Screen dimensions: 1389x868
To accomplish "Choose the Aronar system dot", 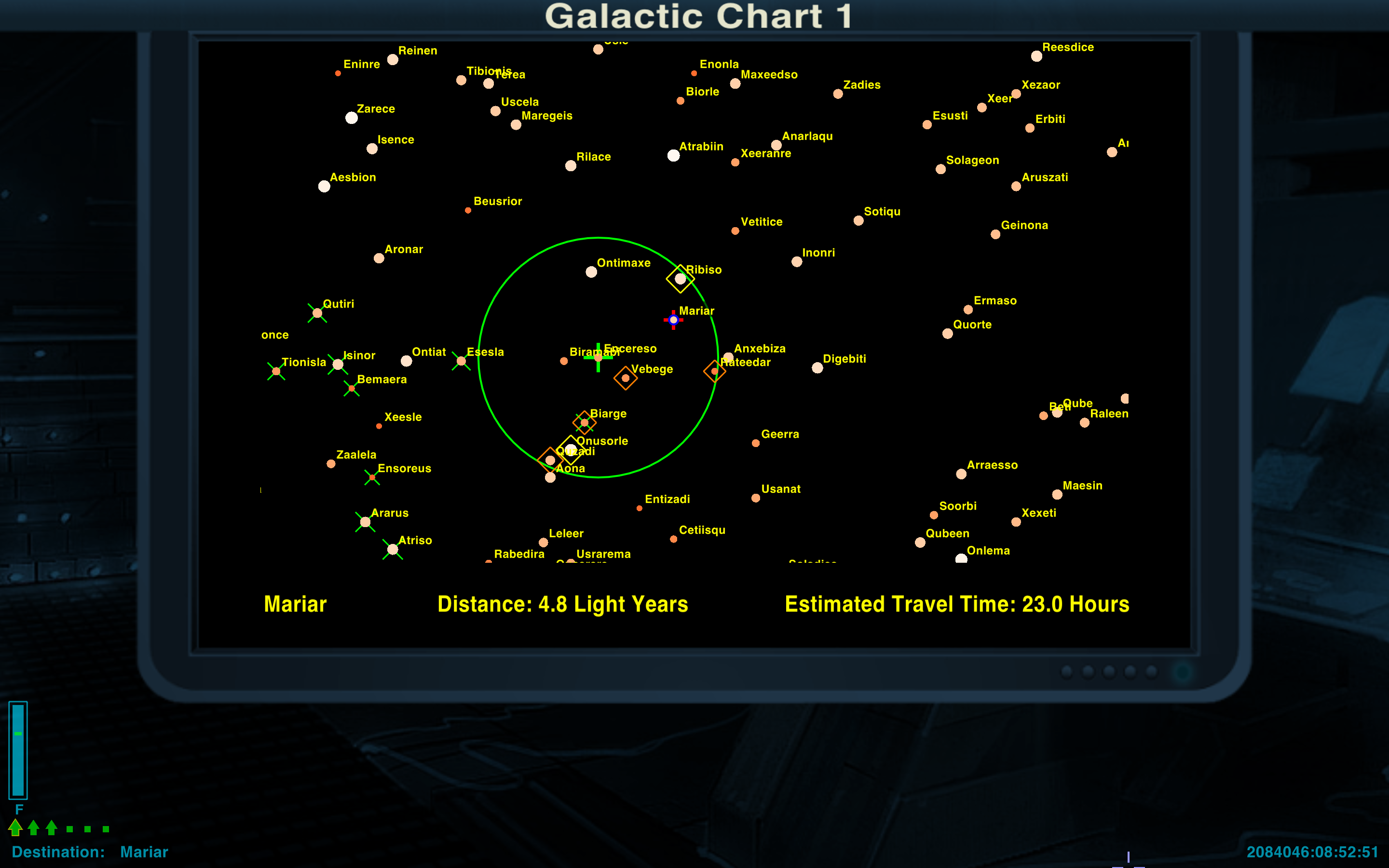I will click(x=379, y=258).
